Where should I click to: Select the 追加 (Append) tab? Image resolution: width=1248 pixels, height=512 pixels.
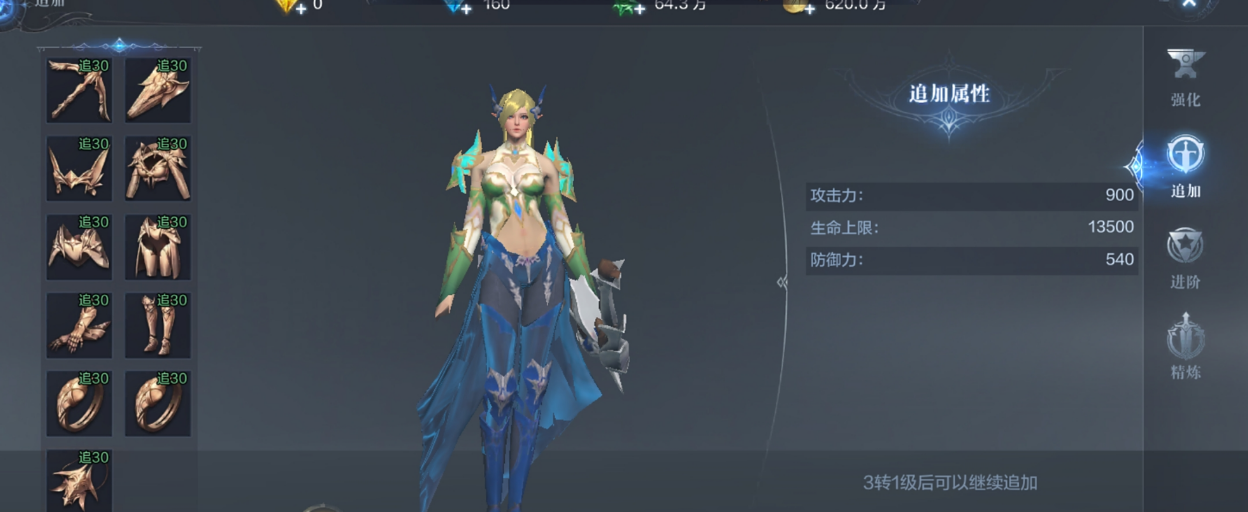1185,166
